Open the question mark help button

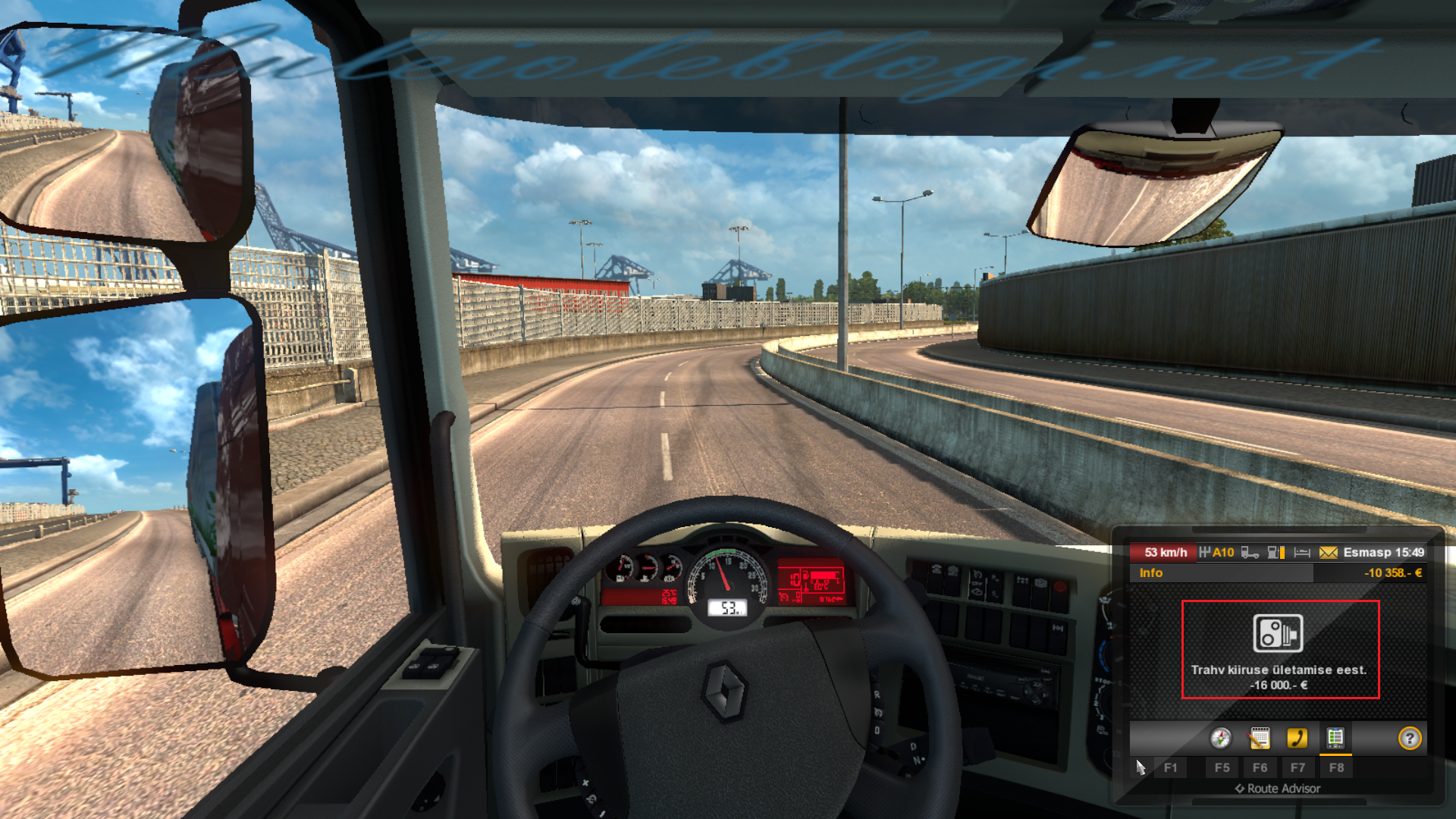pyautogui.click(x=1410, y=738)
